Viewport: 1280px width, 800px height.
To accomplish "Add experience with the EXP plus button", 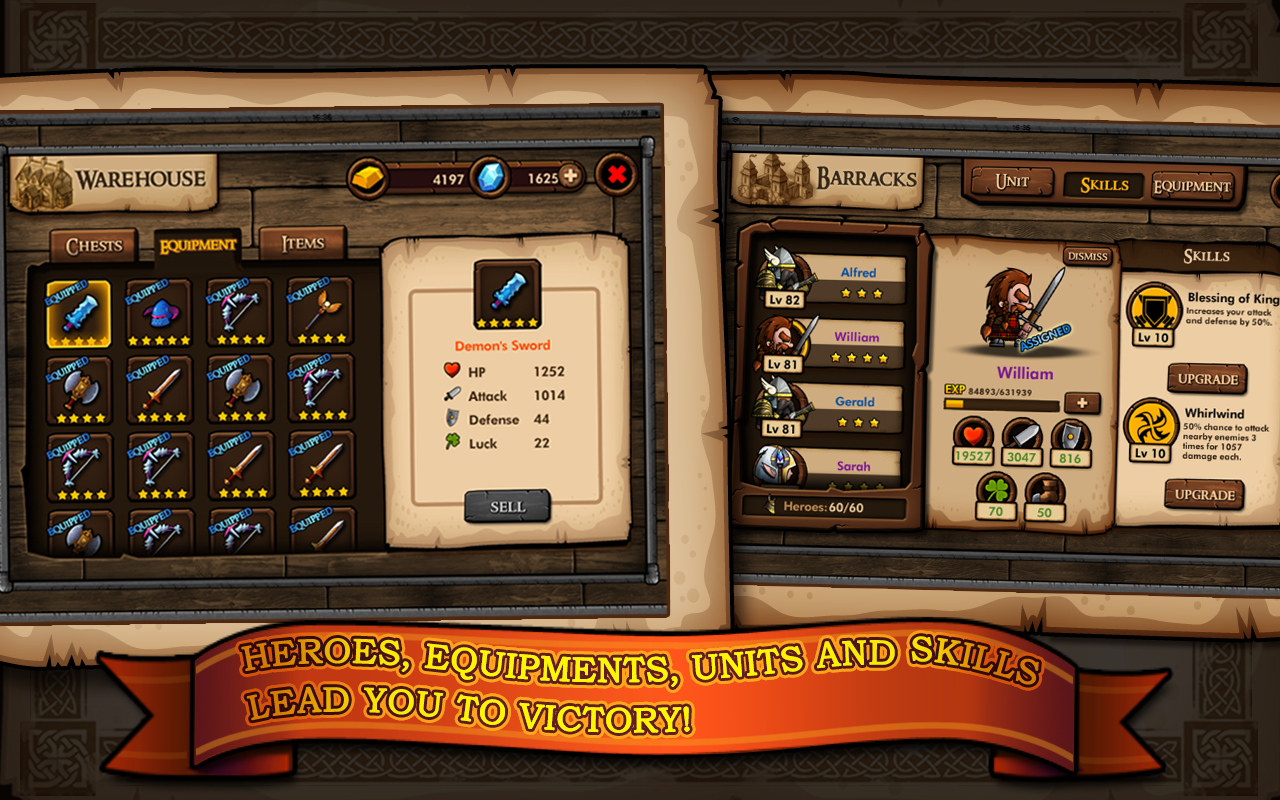I will point(1081,403).
